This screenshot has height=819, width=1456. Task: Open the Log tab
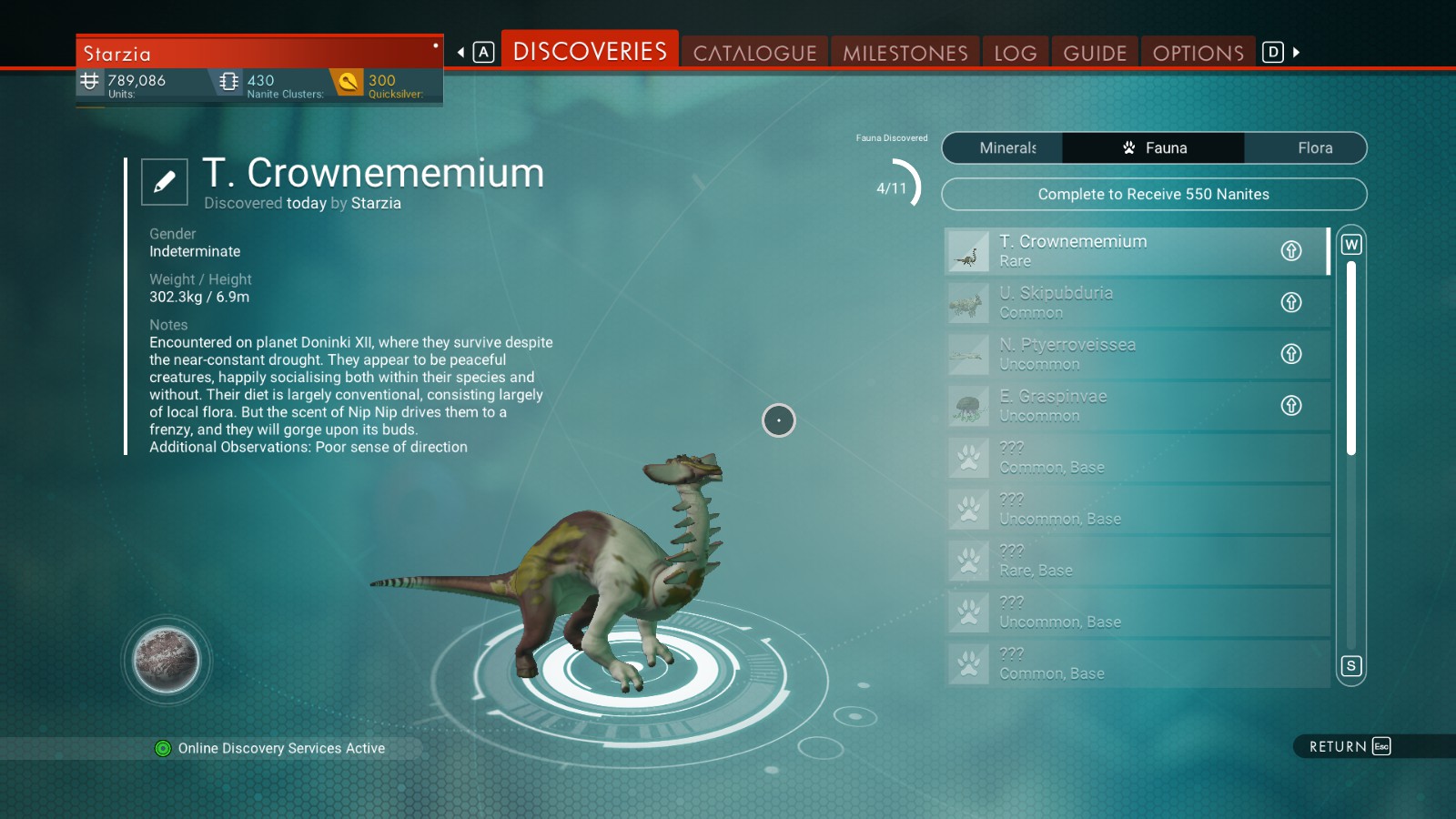point(1015,53)
